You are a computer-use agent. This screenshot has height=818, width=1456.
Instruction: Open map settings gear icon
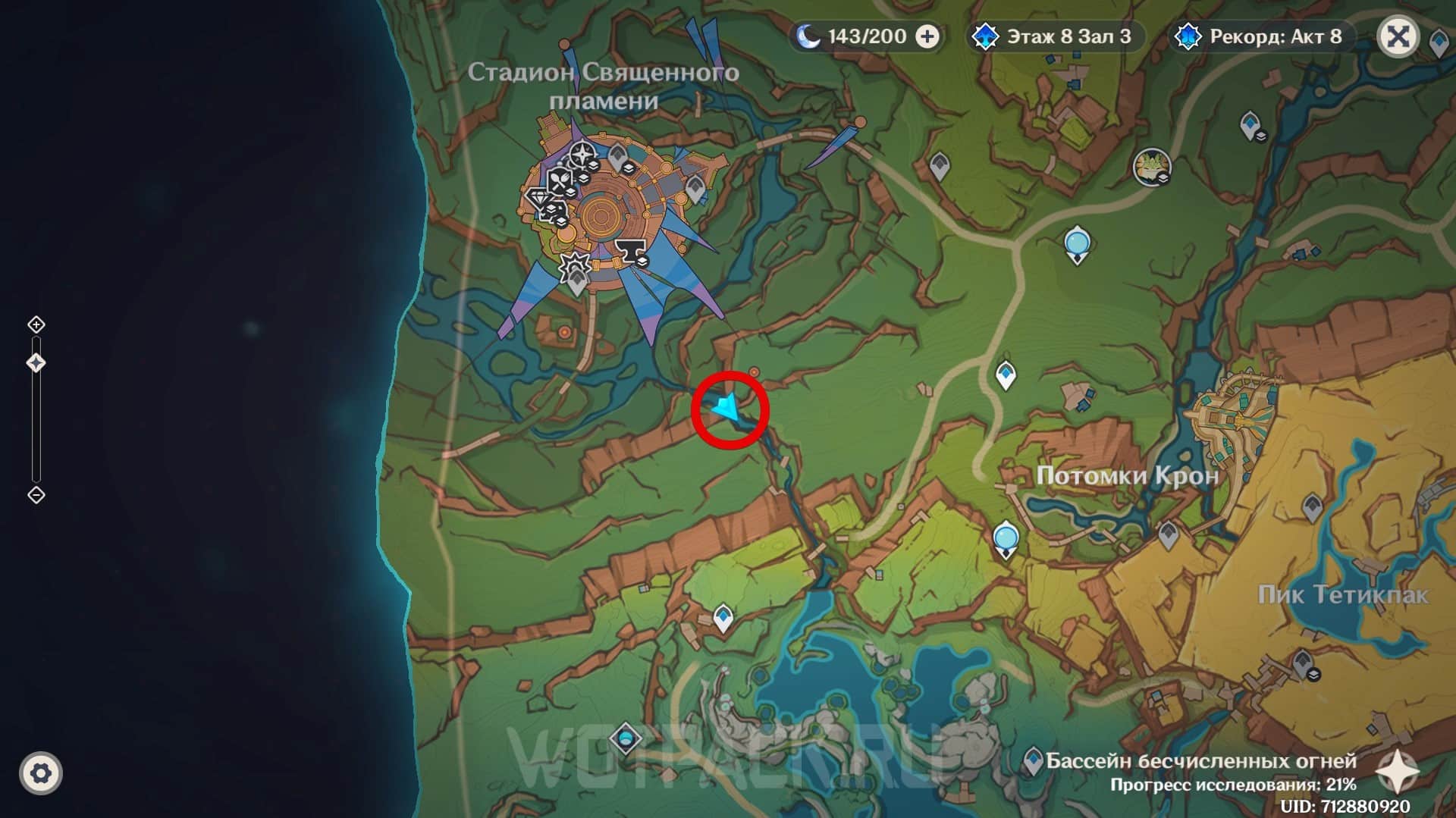point(41,773)
